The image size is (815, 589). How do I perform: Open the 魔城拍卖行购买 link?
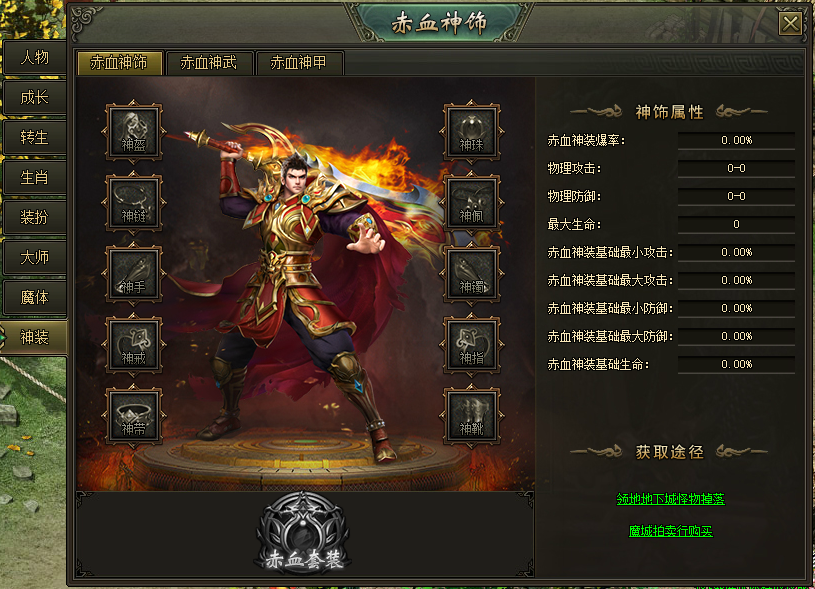tap(671, 531)
